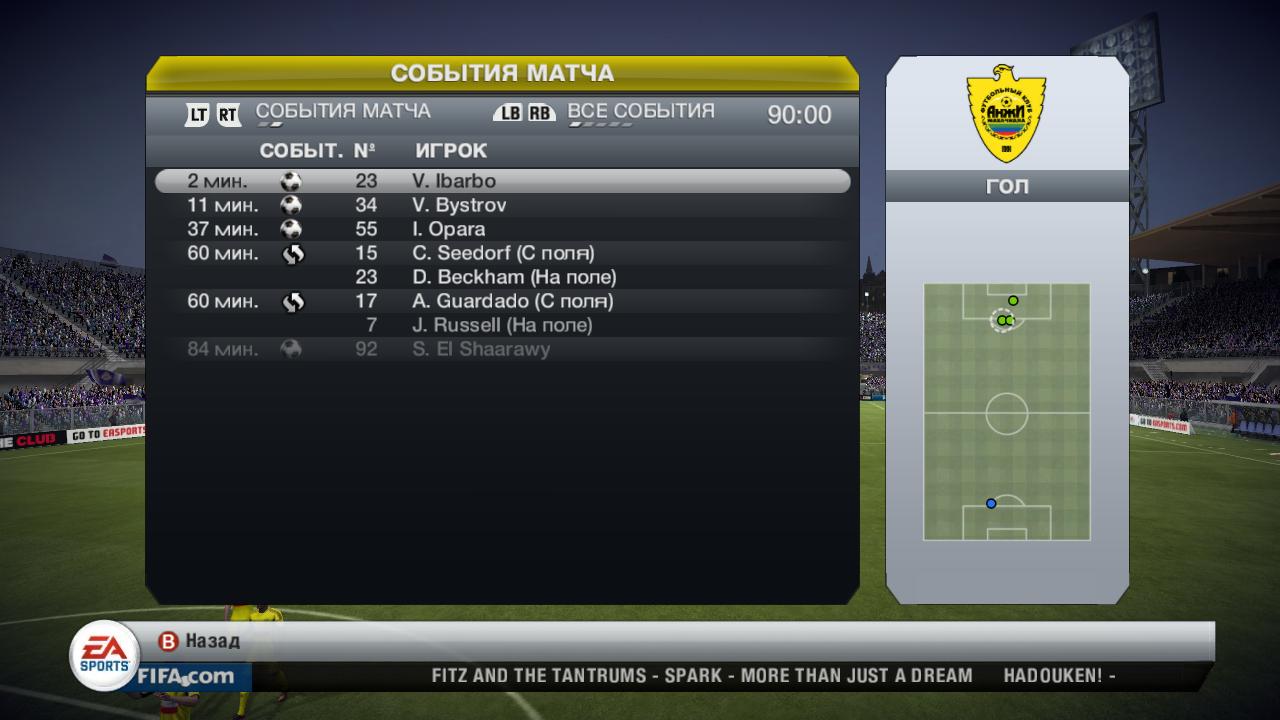Pick the C. Seedorf substitution row
The height and width of the screenshot is (720, 1280).
502,253
